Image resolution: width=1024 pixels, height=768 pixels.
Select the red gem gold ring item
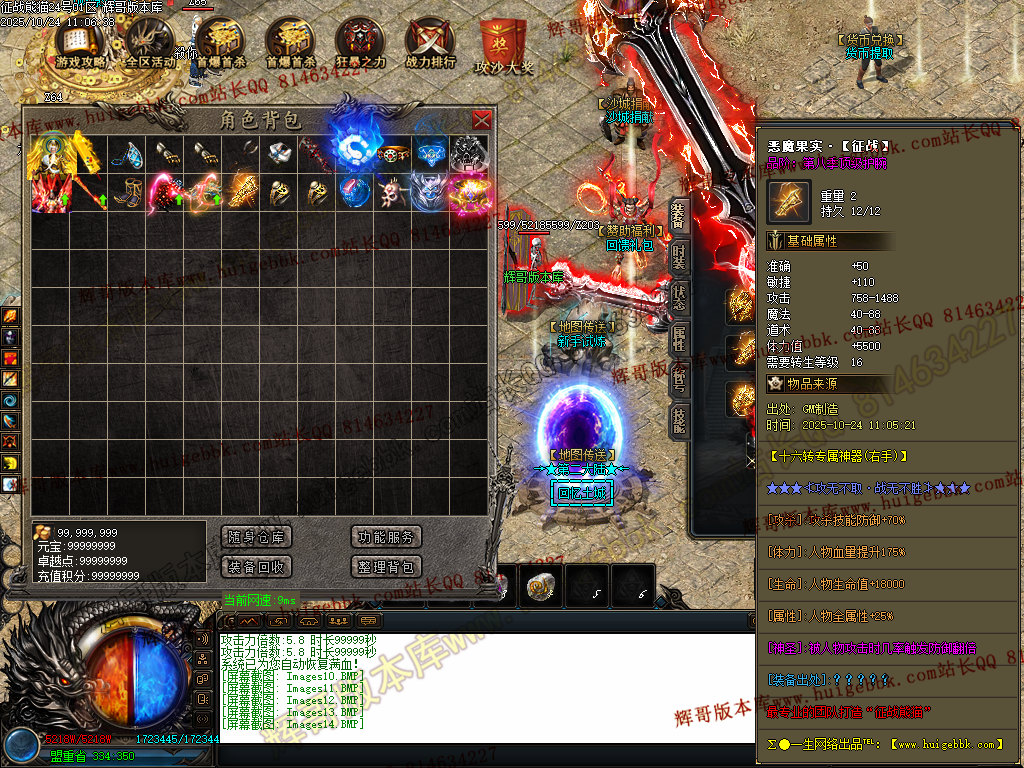click(393, 152)
